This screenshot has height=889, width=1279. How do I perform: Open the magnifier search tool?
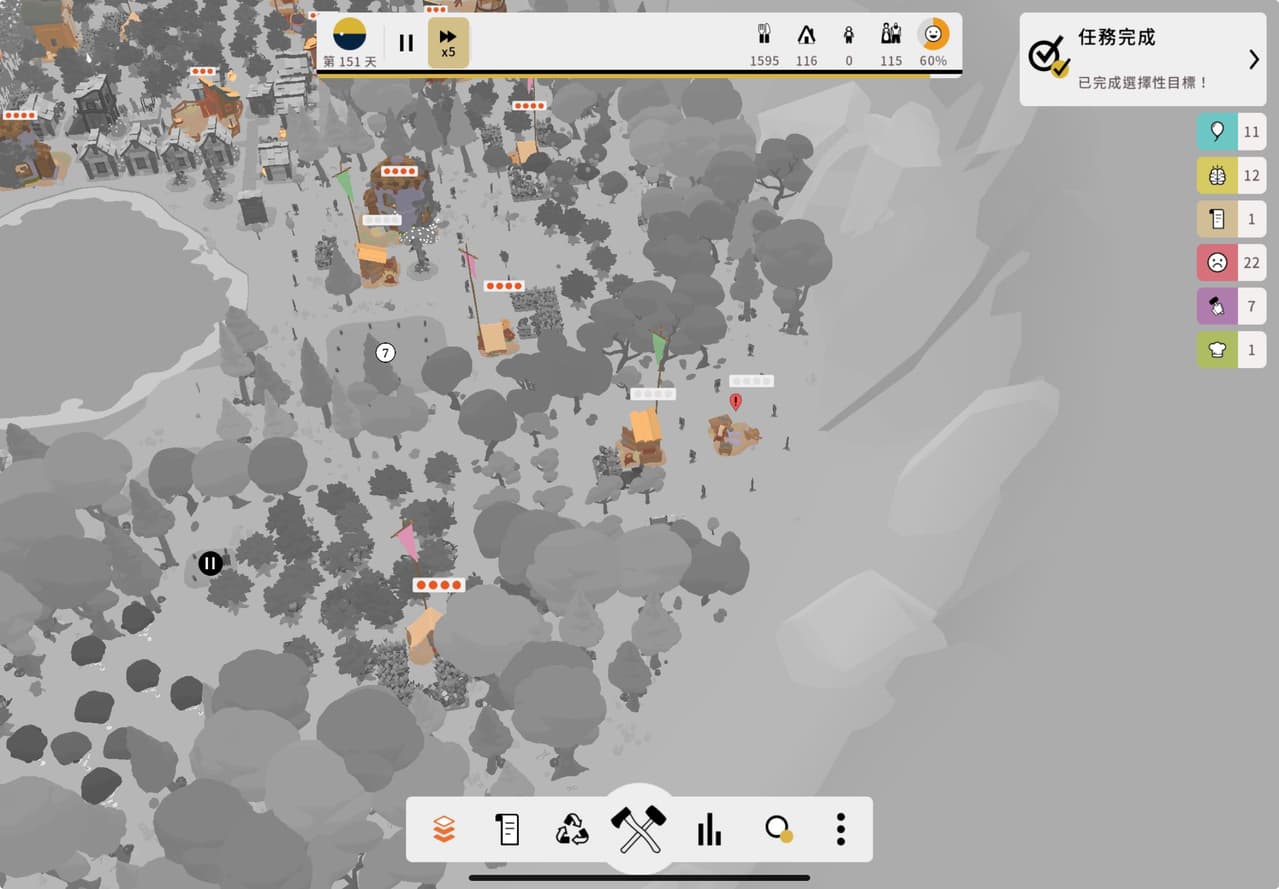(777, 829)
